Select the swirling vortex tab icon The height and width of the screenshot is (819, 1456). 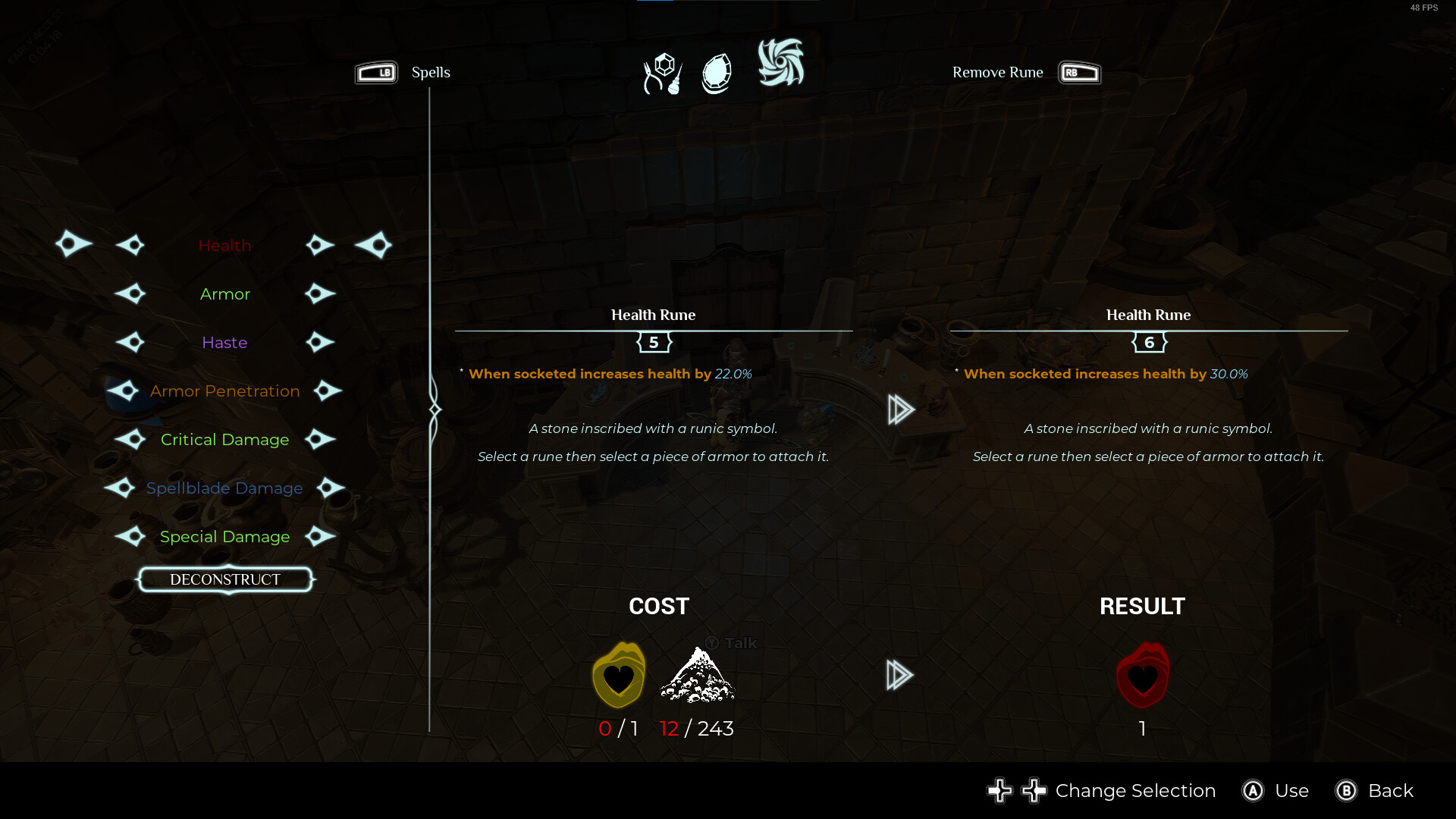click(781, 63)
